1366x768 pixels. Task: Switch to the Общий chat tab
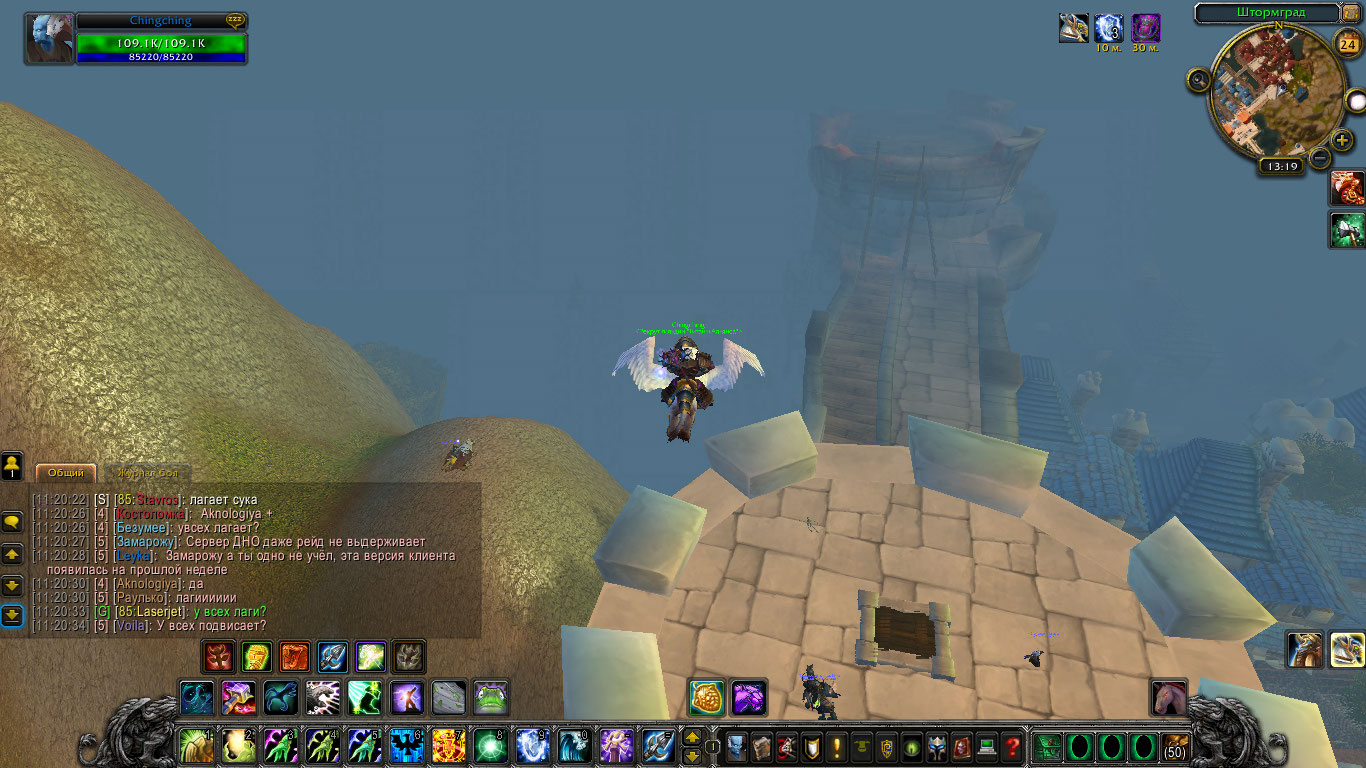click(66, 473)
